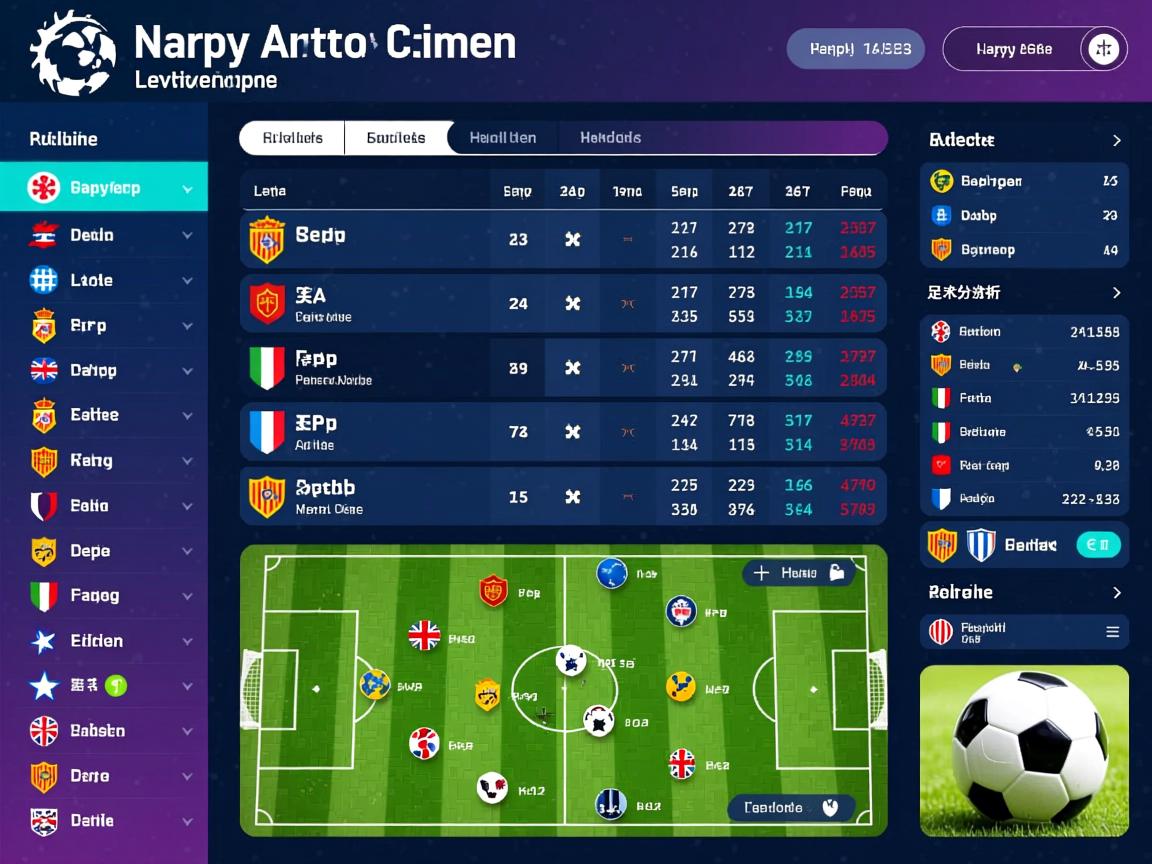Select the Bapyfepp sidebar entry
Screen dimensions: 1152x864
[104, 187]
